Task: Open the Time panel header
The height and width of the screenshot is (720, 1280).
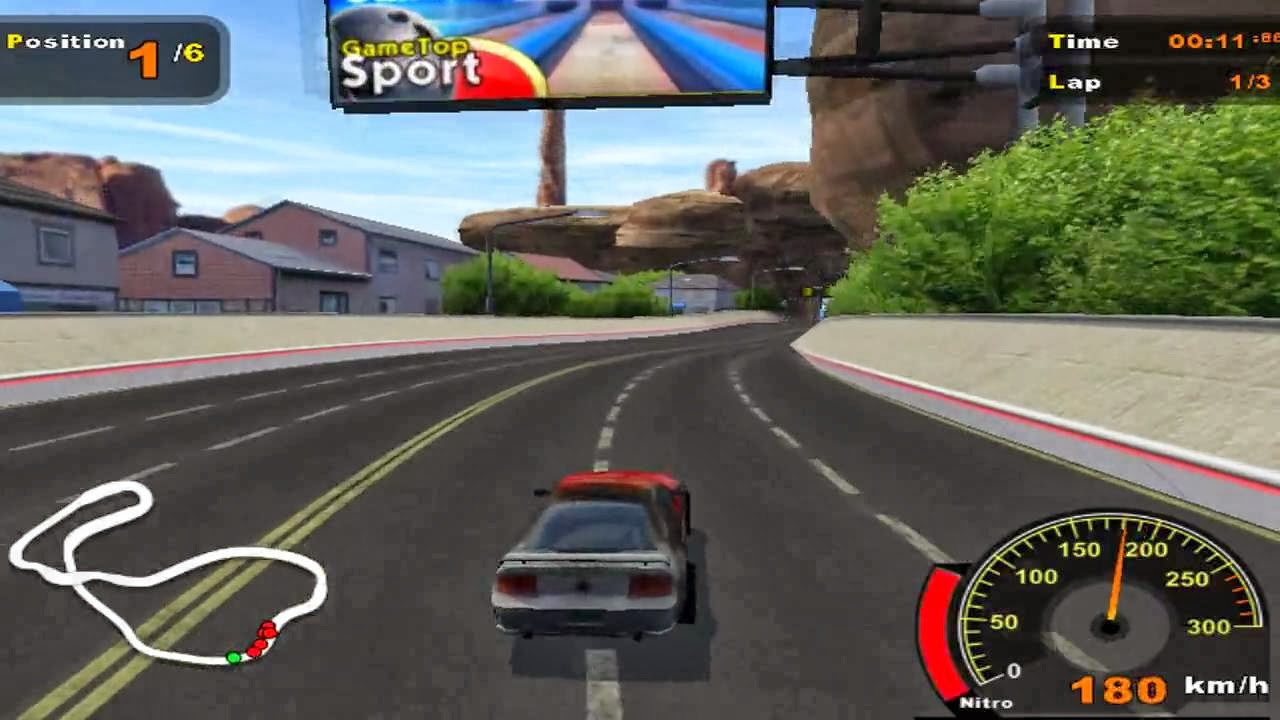Action: (1086, 41)
